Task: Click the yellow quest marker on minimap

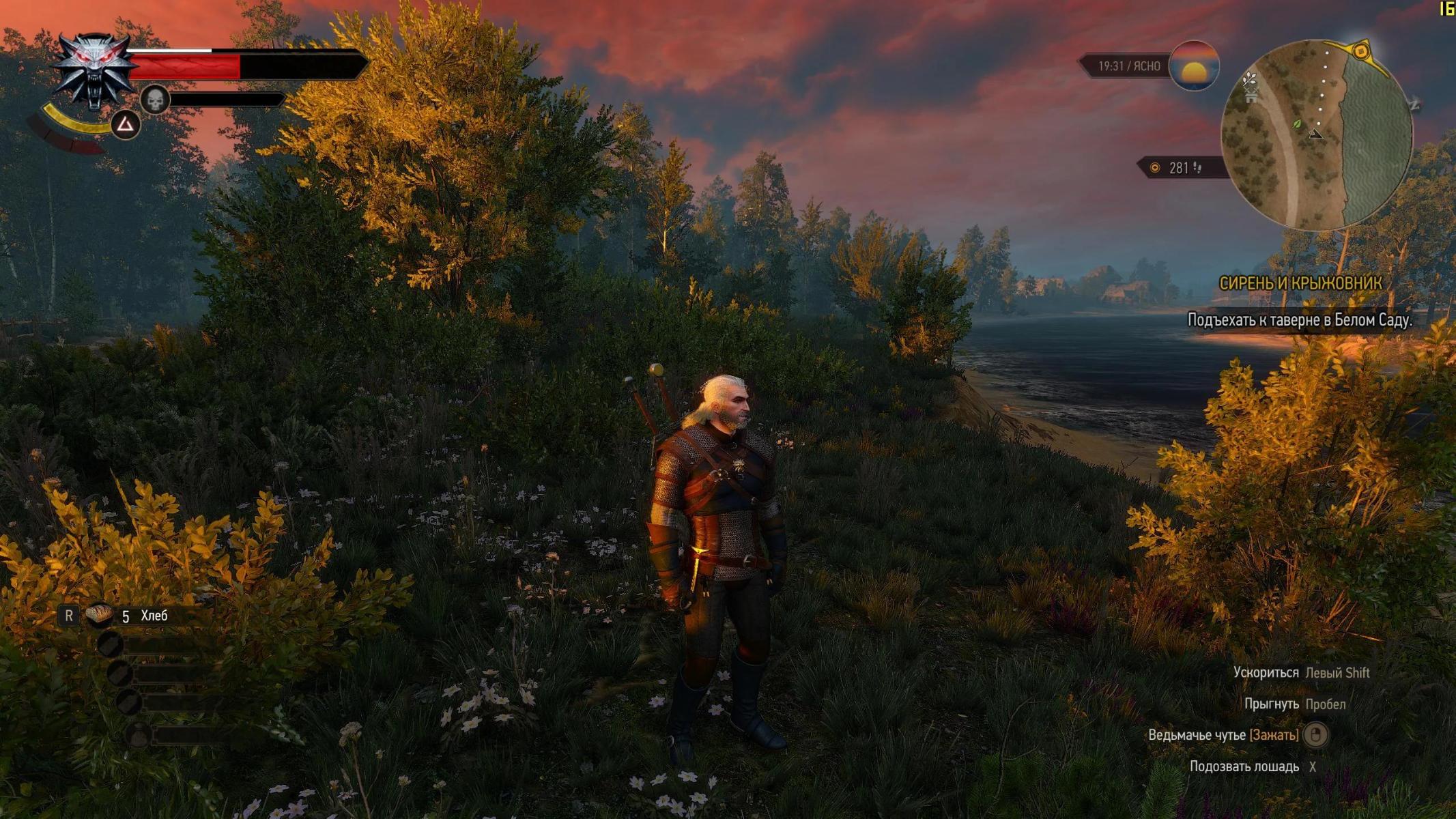Action: point(1360,51)
